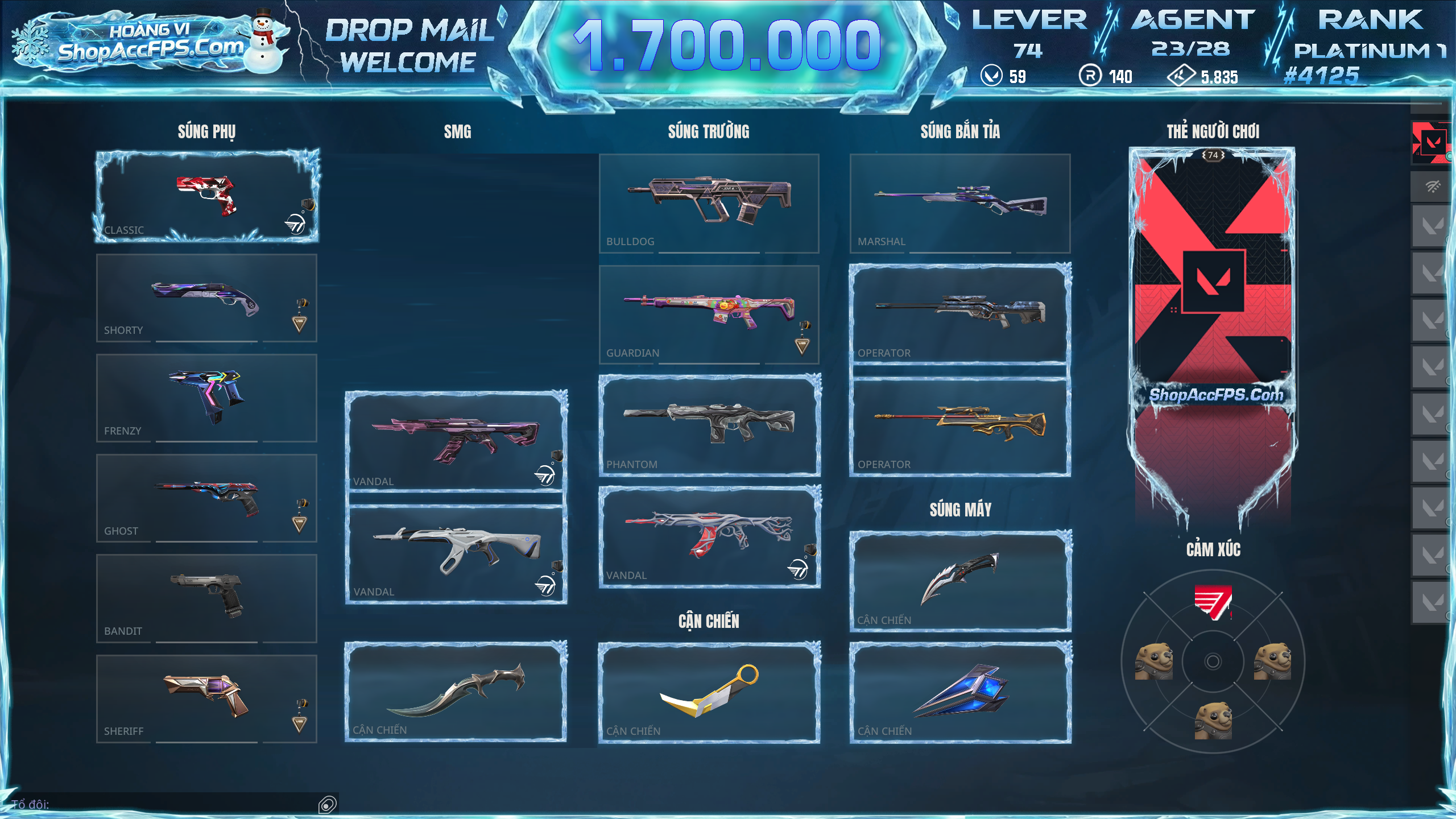Choose the Phantom rifle slot
The height and width of the screenshot is (819, 1456).
[709, 425]
